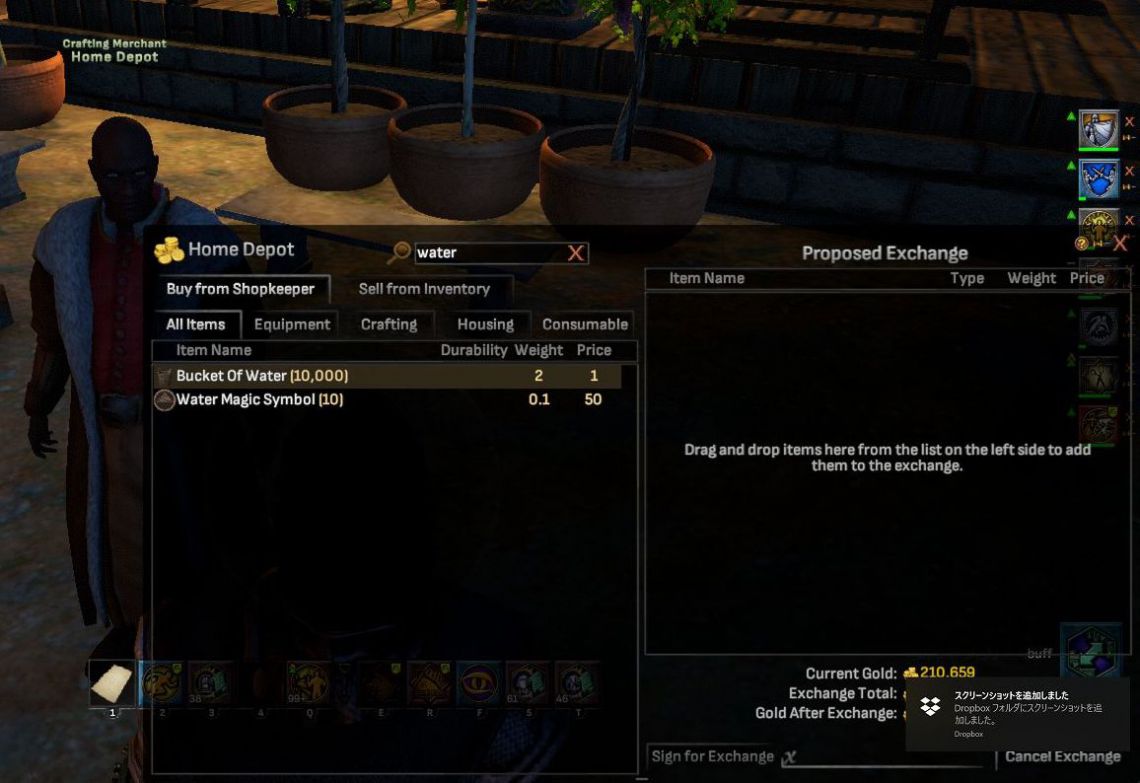Activate the purple eye ability
1140x783 pixels.
(478, 683)
